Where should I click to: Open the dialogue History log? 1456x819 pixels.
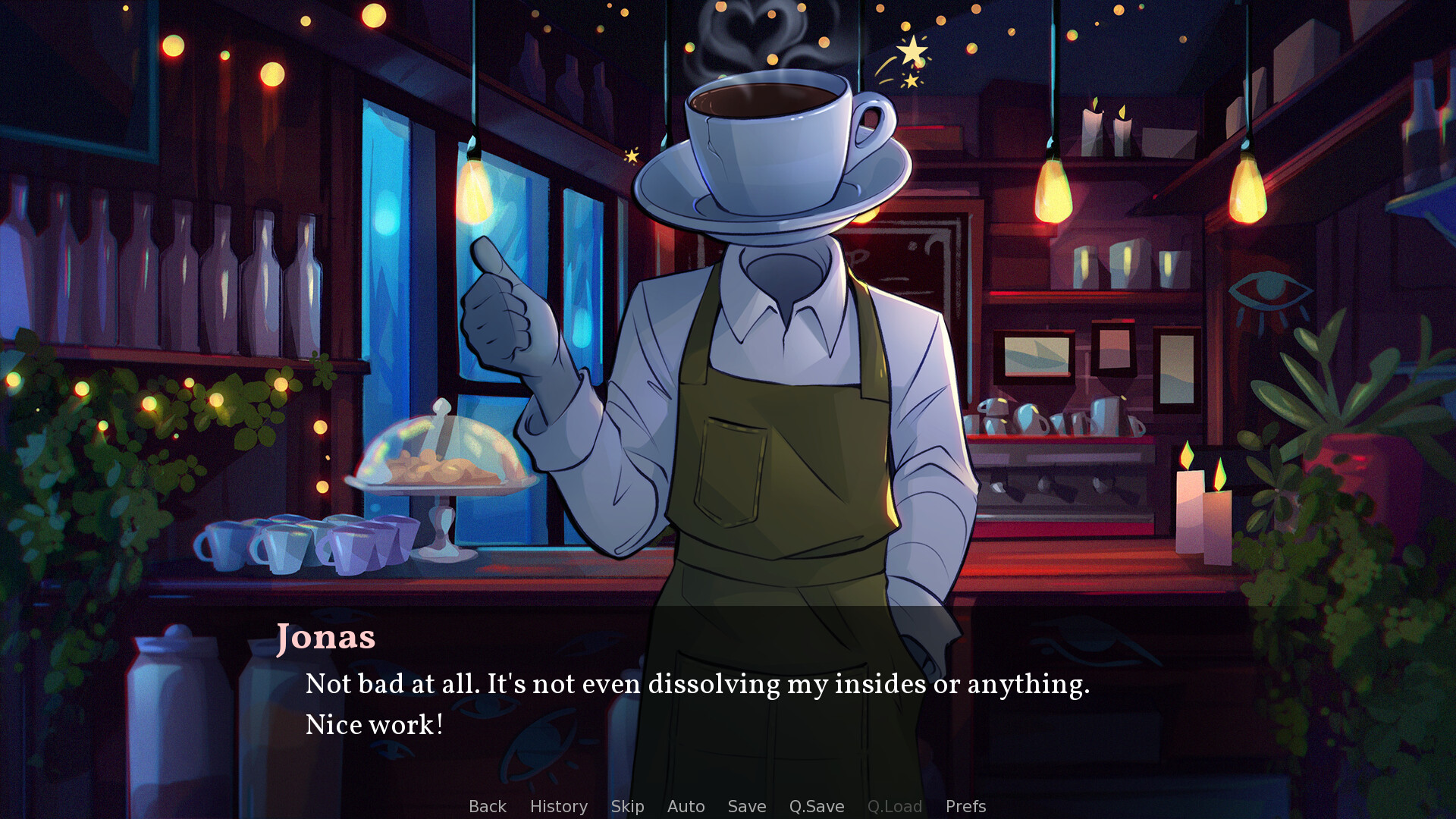click(x=559, y=806)
